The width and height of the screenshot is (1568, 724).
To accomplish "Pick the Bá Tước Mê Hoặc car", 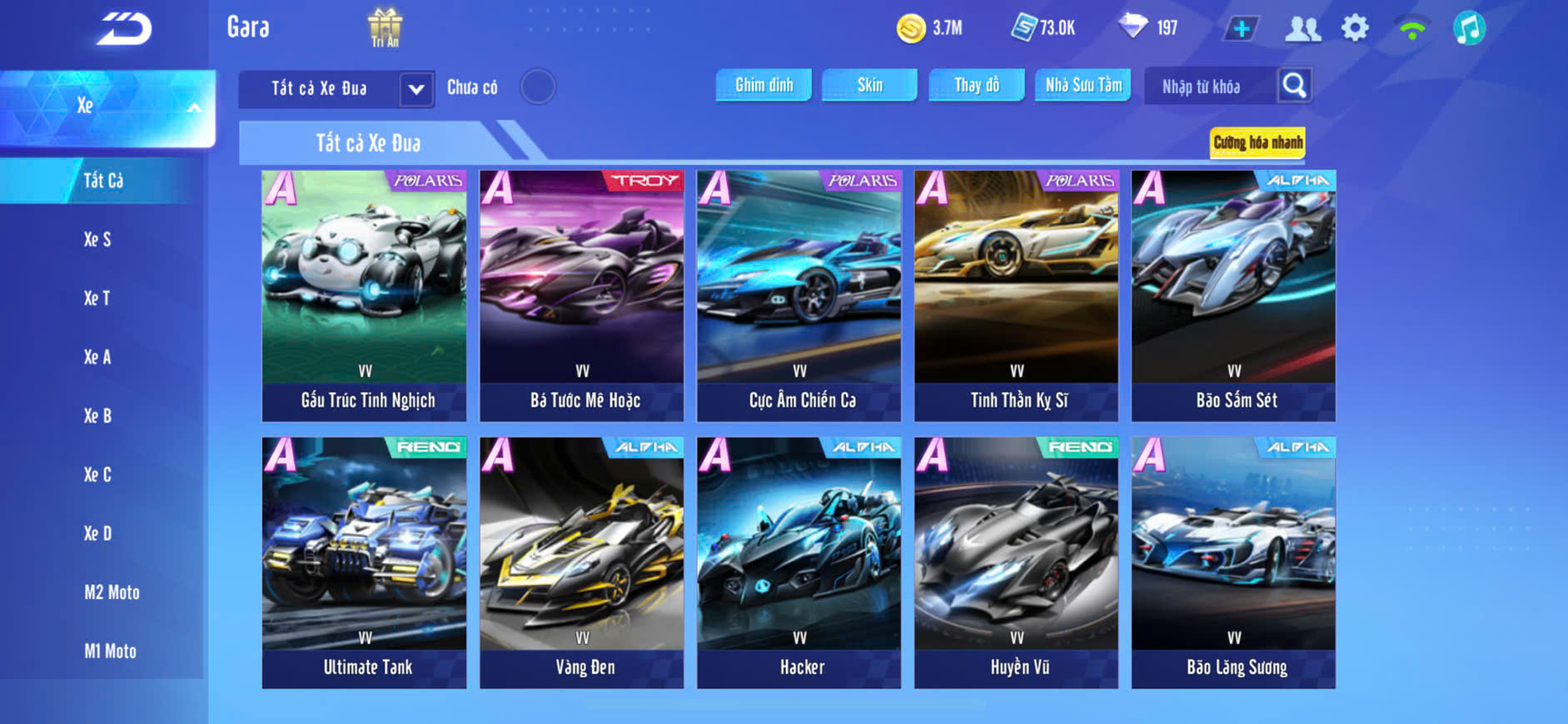I will tap(581, 295).
